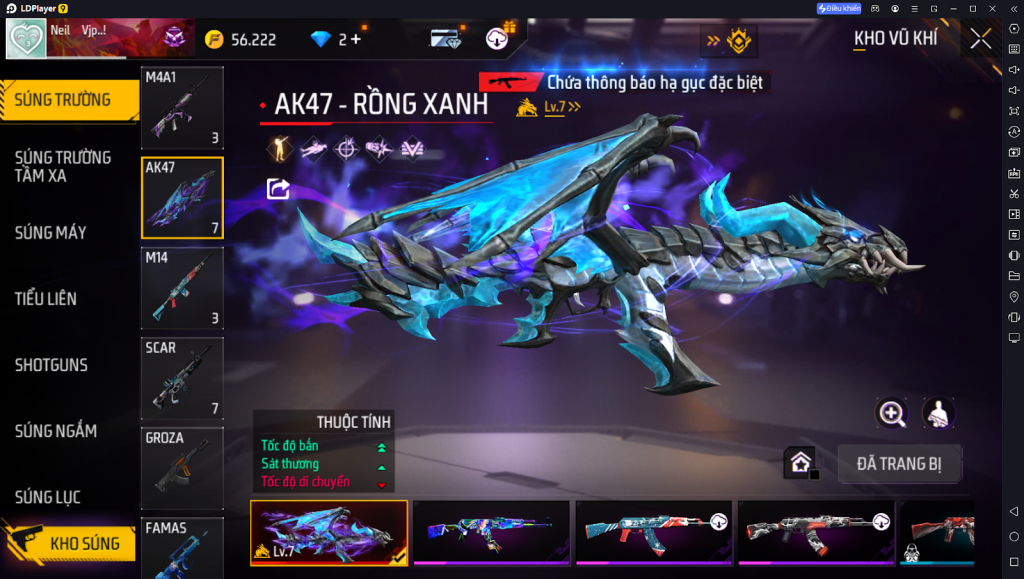This screenshot has width=1024, height=579.
Task: Zoom in with the magnifier icon
Action: [891, 412]
